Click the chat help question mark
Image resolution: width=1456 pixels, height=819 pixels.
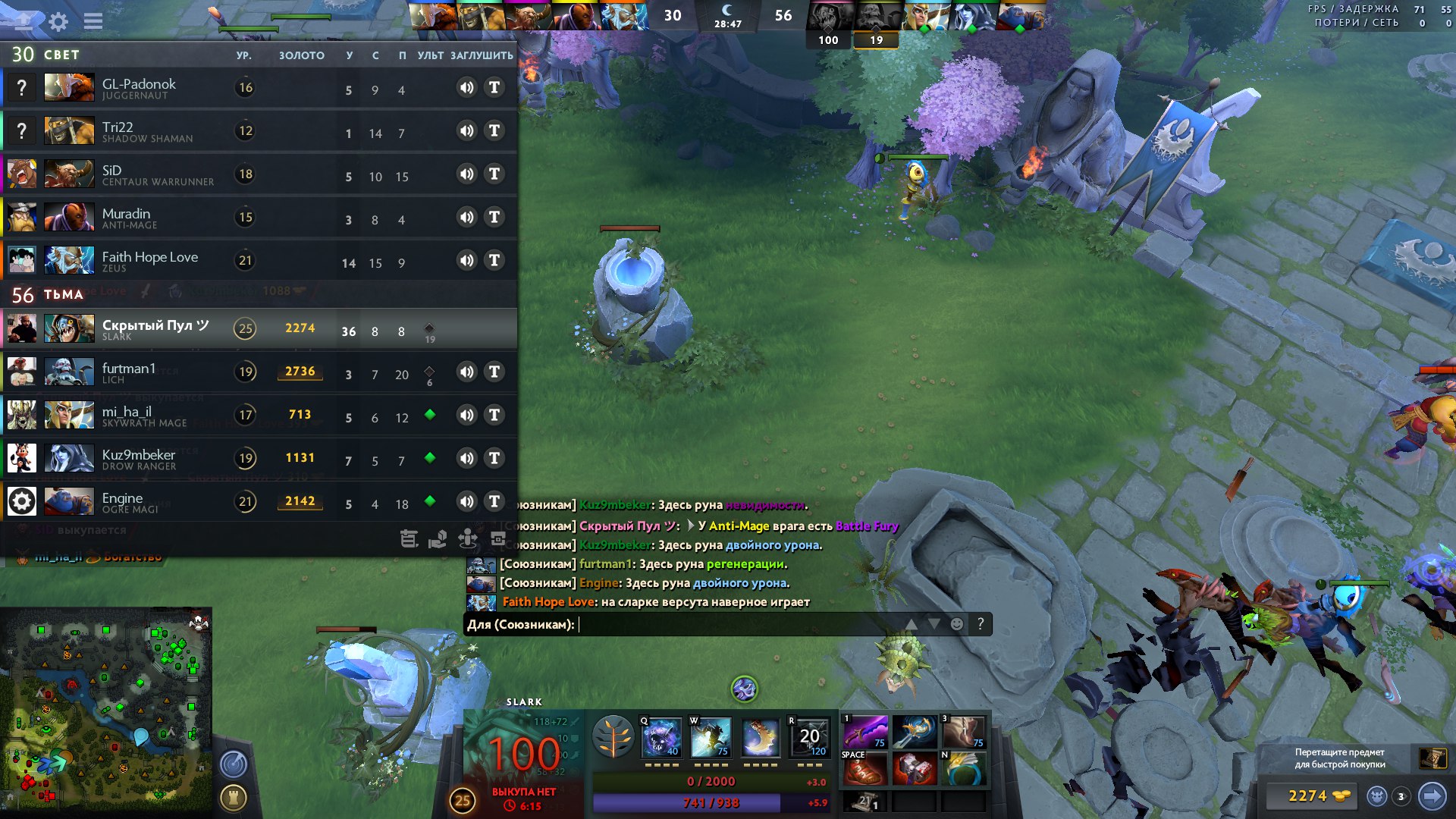point(981,624)
